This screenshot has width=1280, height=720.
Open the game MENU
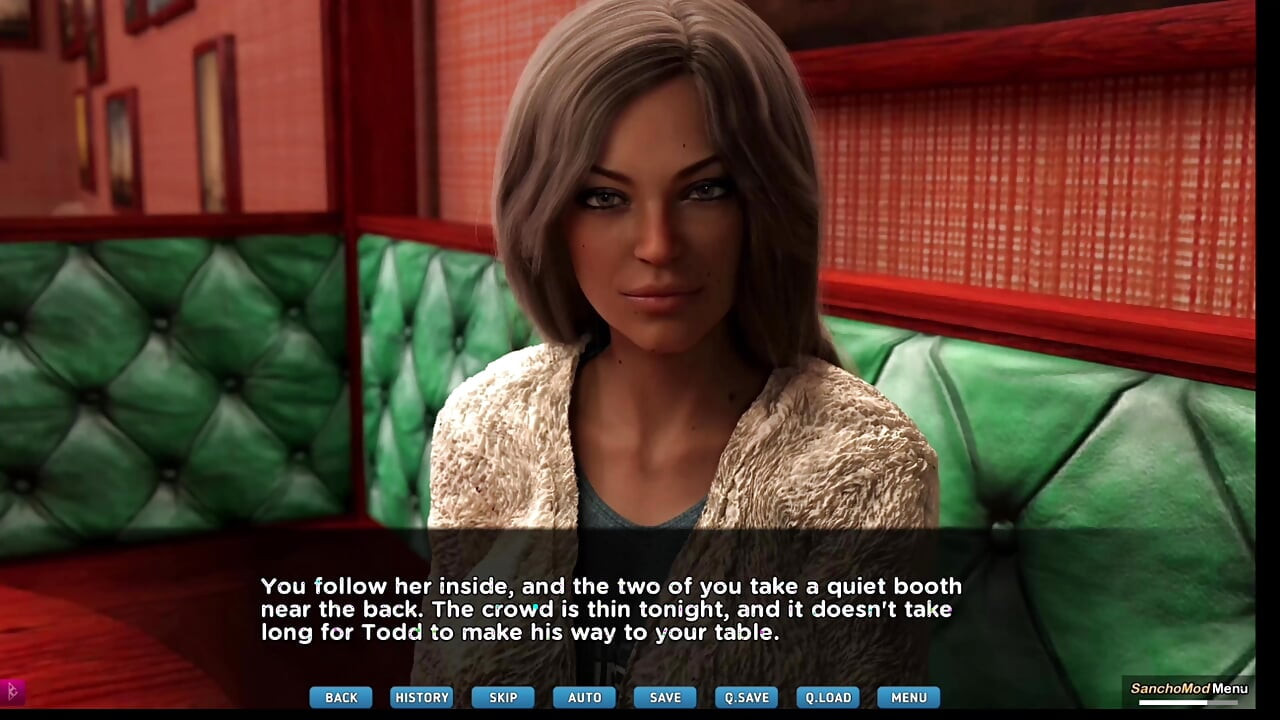click(909, 697)
